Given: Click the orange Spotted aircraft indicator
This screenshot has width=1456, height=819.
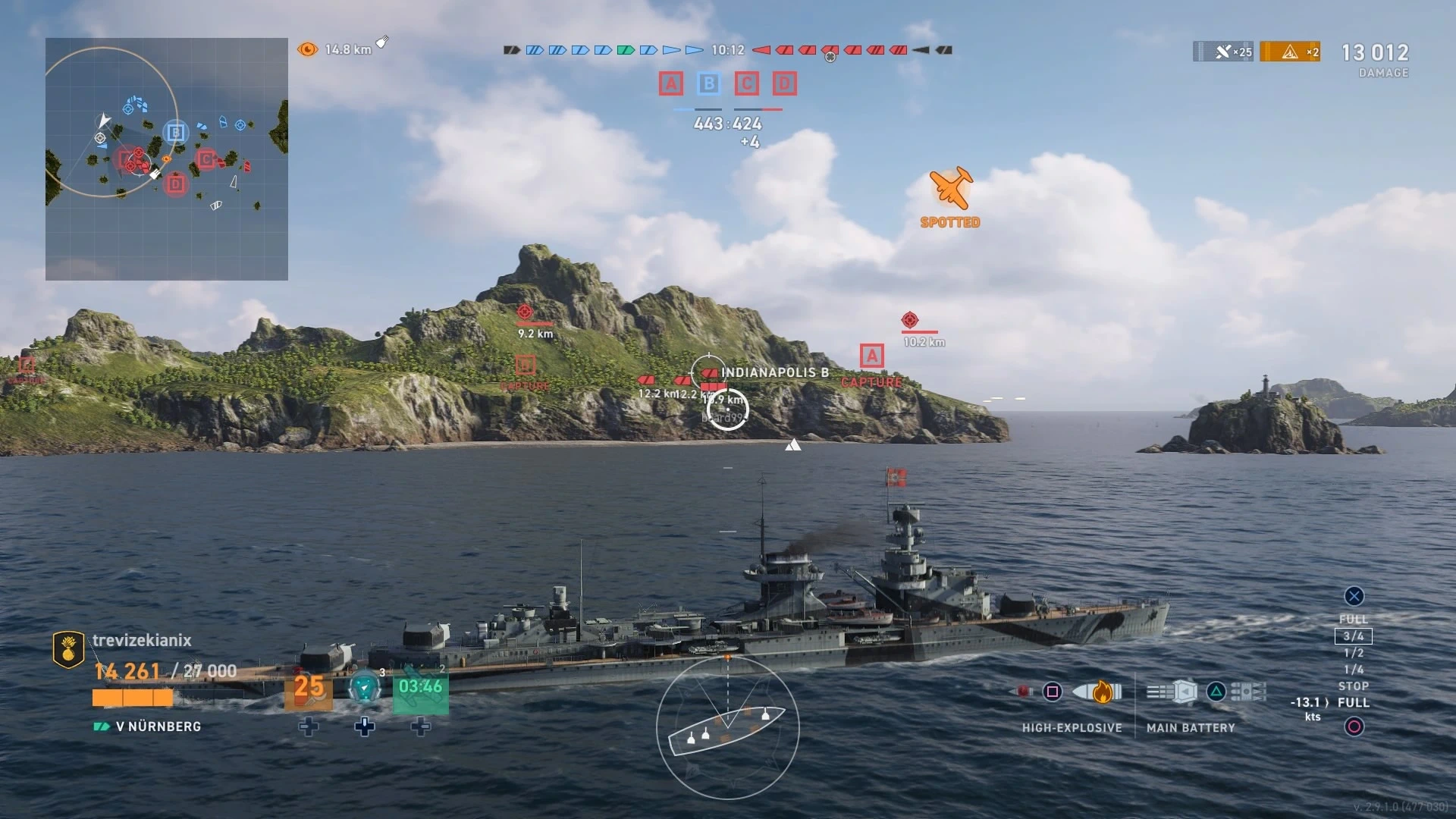Looking at the screenshot, I should point(950,188).
